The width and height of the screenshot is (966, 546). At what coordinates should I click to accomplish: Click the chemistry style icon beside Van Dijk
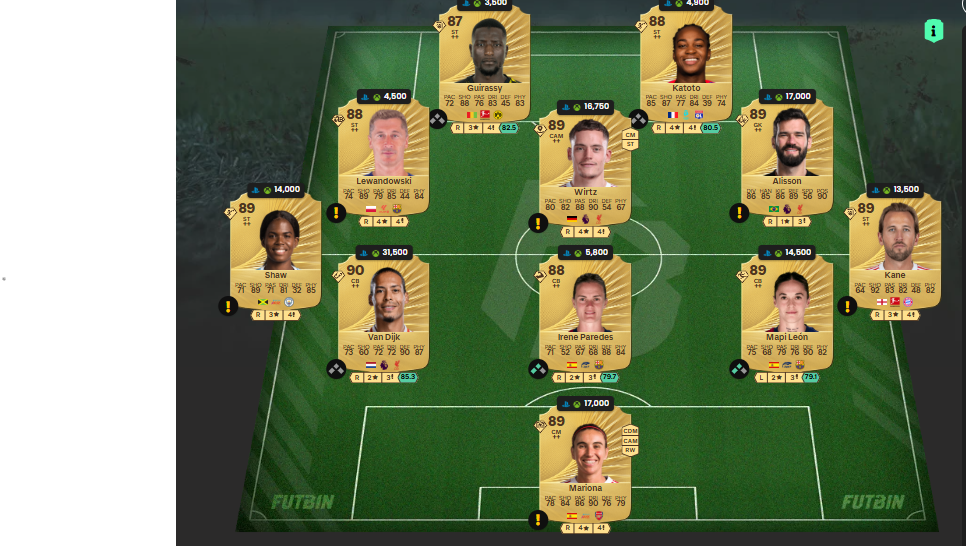pos(336,369)
